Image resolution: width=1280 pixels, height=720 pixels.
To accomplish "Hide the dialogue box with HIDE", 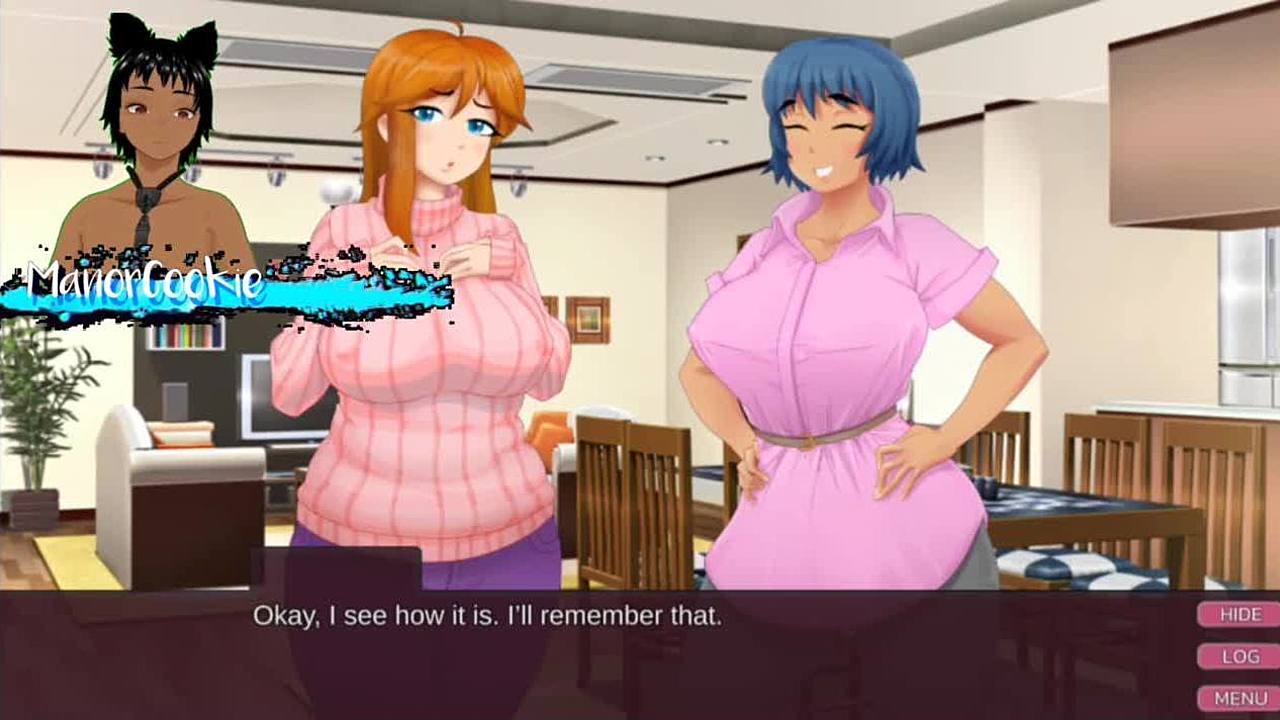I will [x=1239, y=615].
